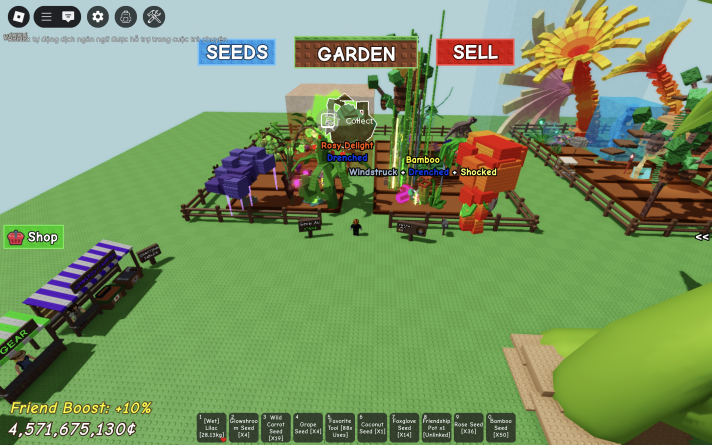Viewport: 712px width, 445px height.
Task: Select the Wet Lilac hotbar slot
Action: coord(211,428)
